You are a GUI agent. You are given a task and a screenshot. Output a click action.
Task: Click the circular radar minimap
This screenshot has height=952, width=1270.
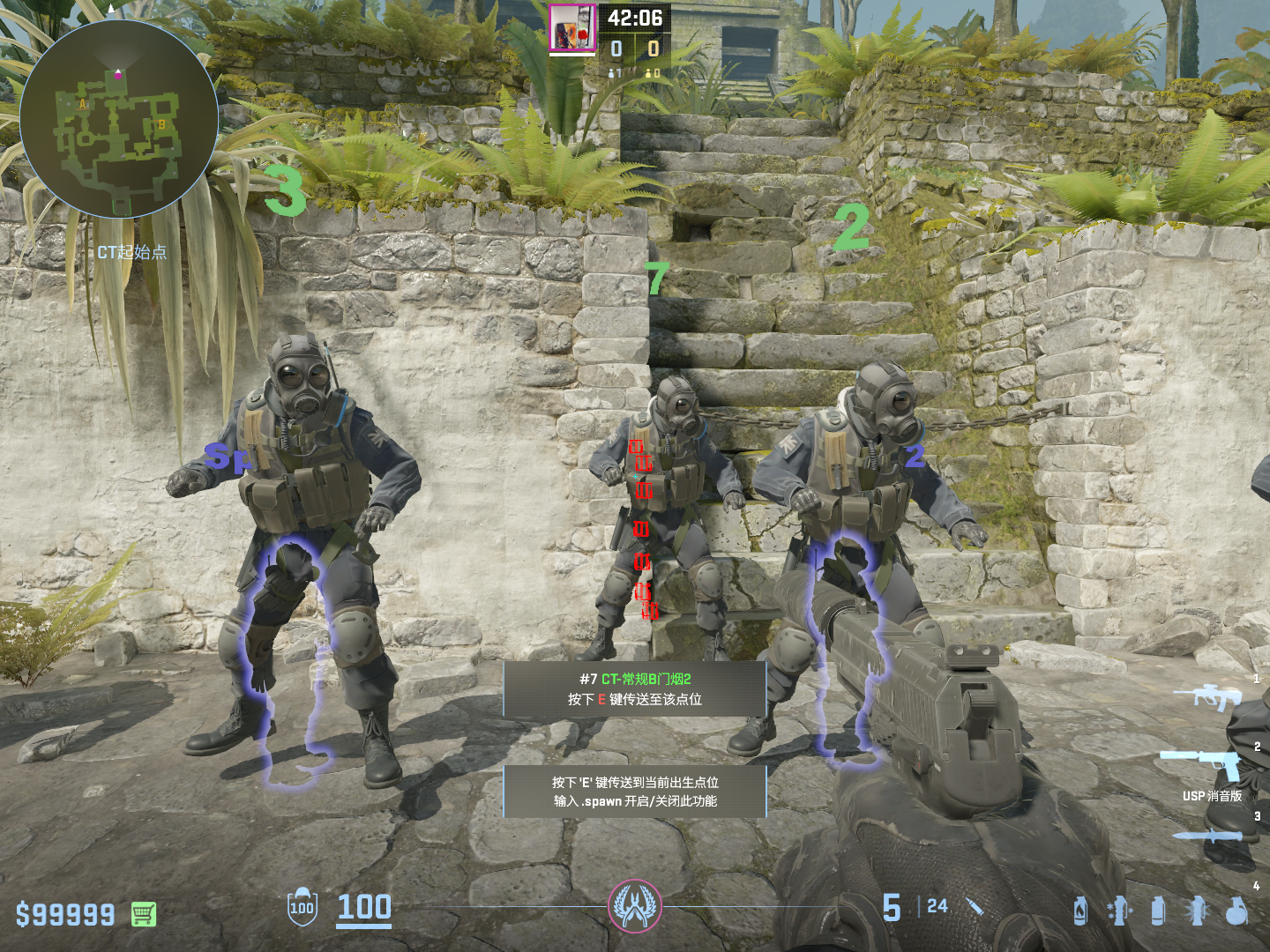(119, 119)
